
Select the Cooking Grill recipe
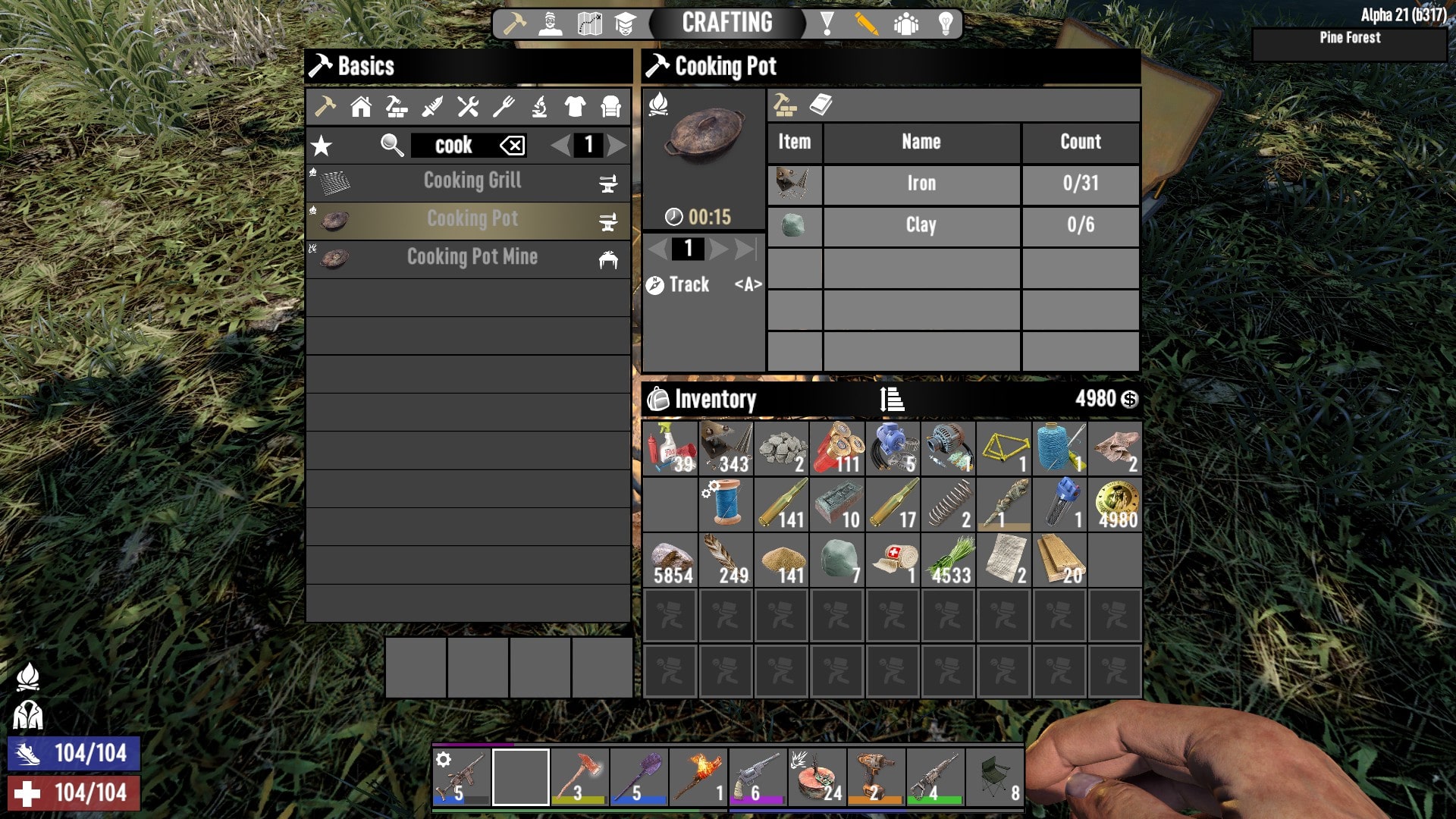point(470,182)
